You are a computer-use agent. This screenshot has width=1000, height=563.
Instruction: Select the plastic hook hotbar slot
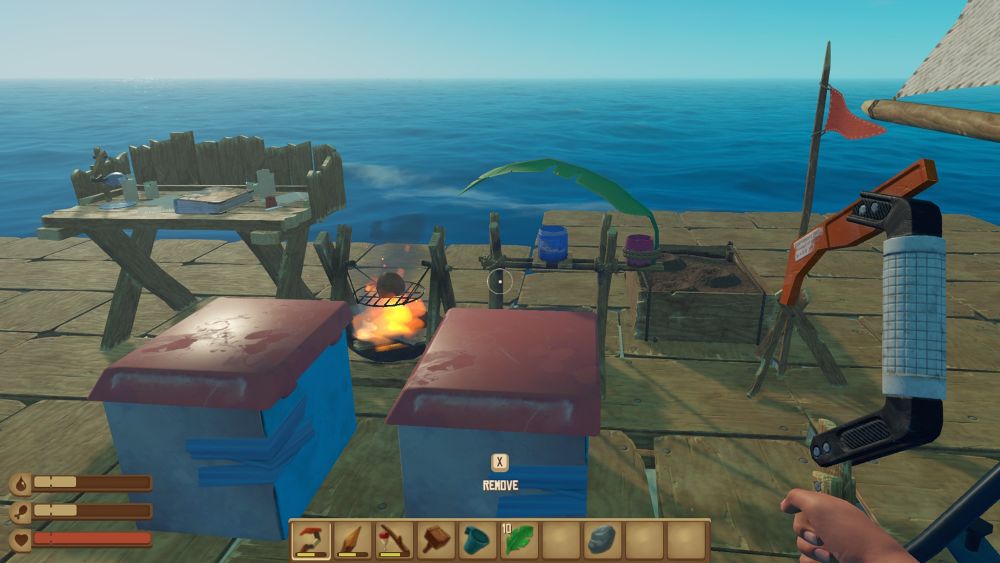point(311,540)
